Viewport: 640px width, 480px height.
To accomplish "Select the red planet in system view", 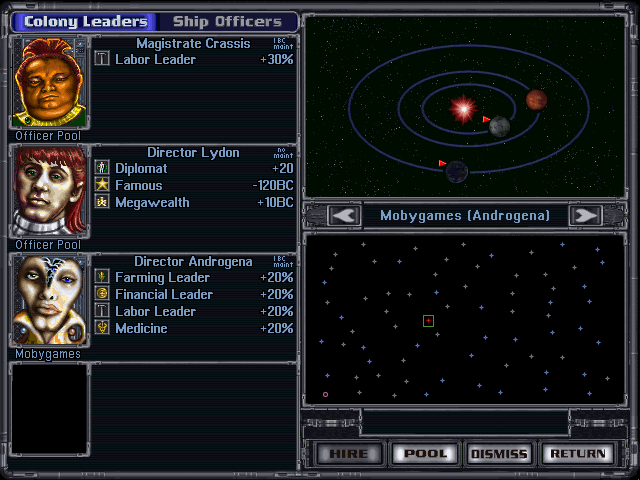I will click(537, 99).
